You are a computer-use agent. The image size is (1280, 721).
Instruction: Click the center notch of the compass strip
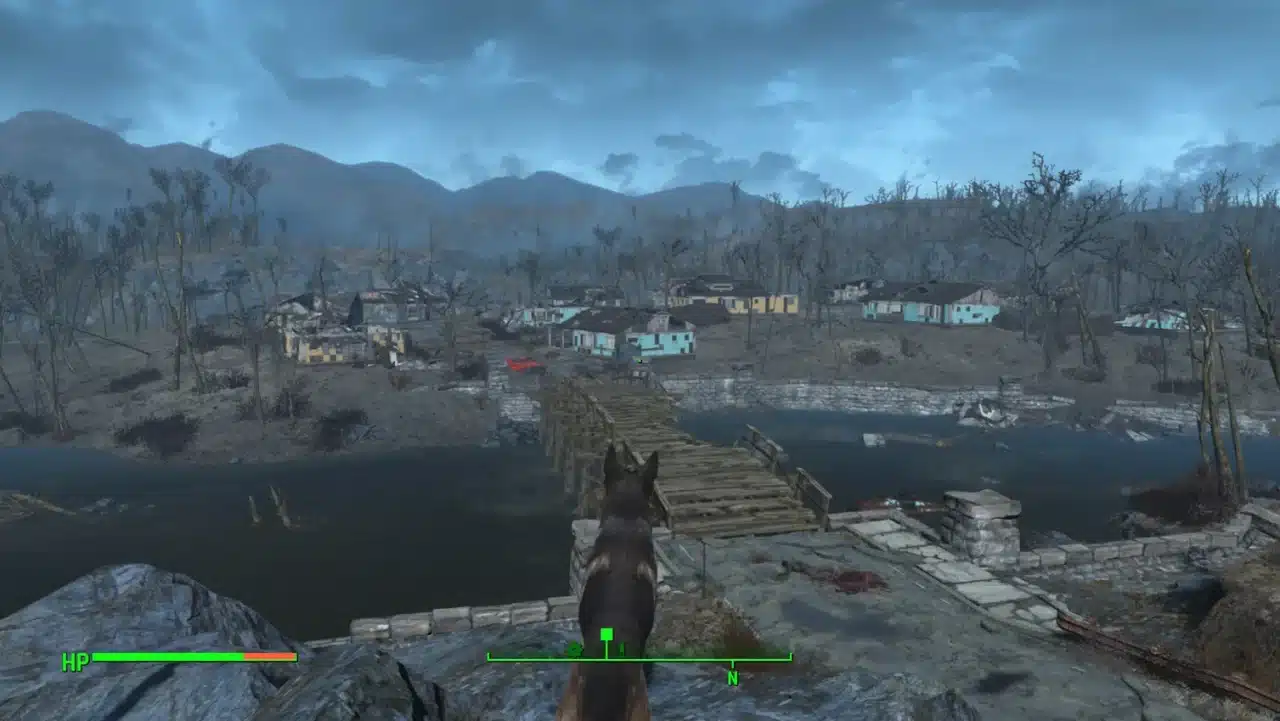click(x=607, y=657)
